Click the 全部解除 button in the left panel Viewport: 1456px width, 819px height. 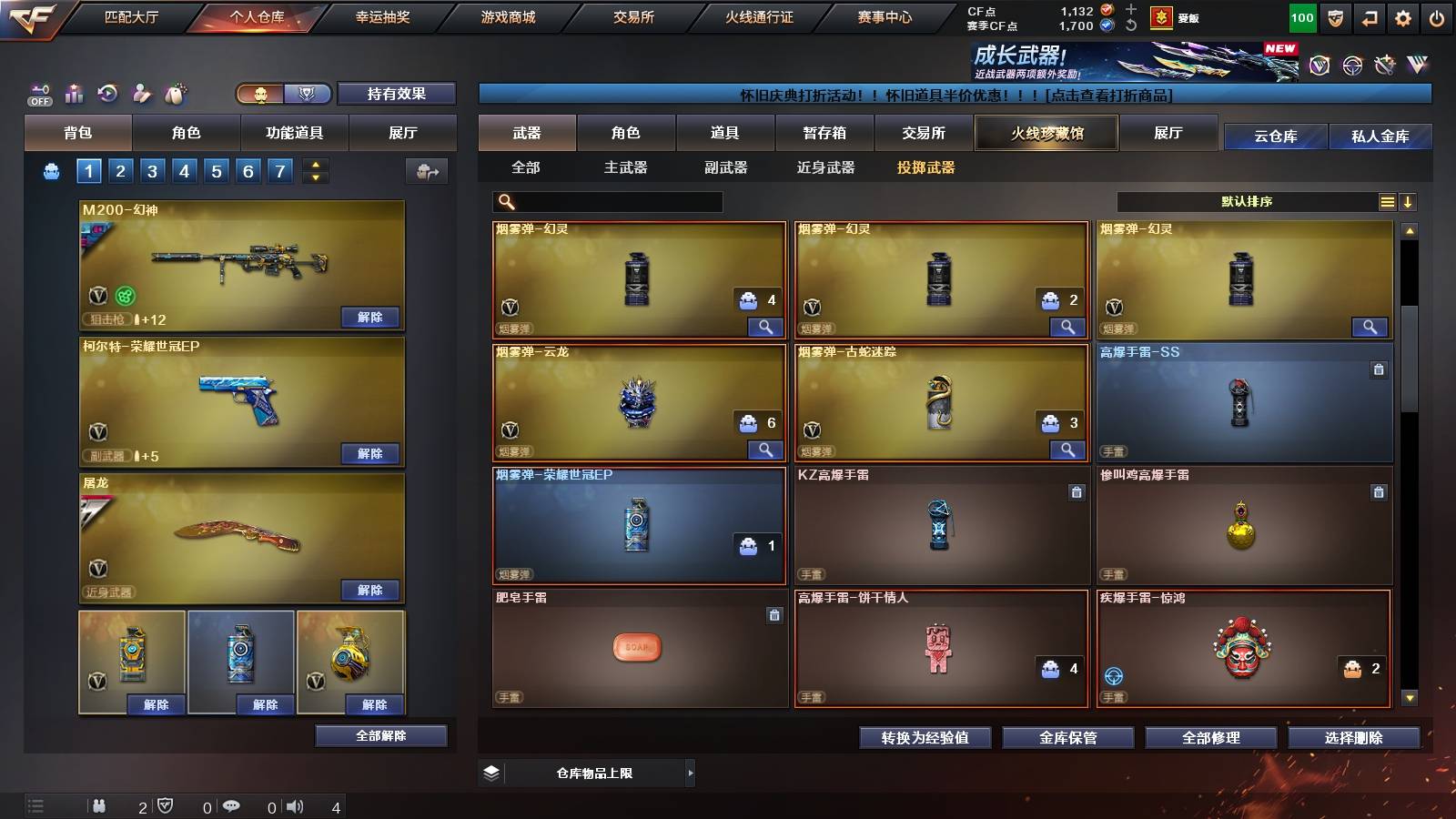coord(380,735)
